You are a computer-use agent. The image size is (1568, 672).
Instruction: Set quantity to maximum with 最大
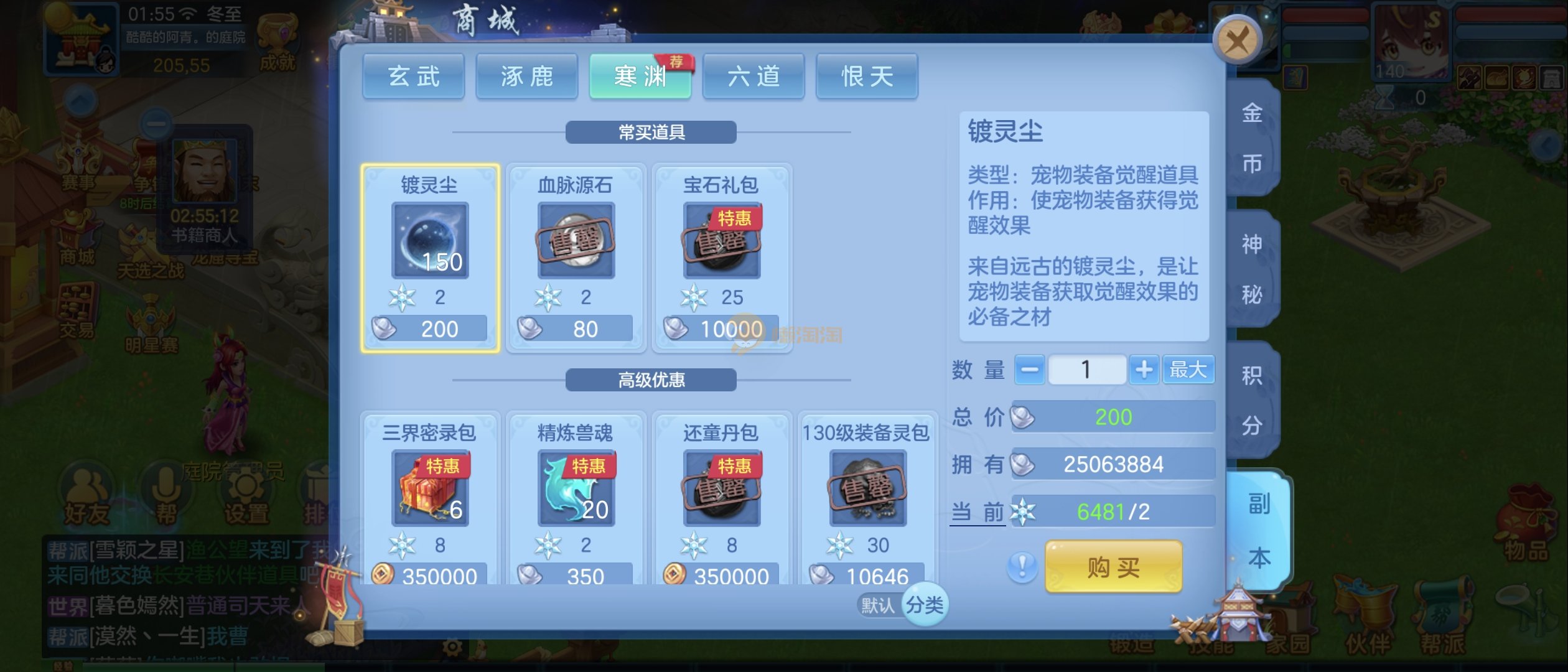pos(1188,370)
